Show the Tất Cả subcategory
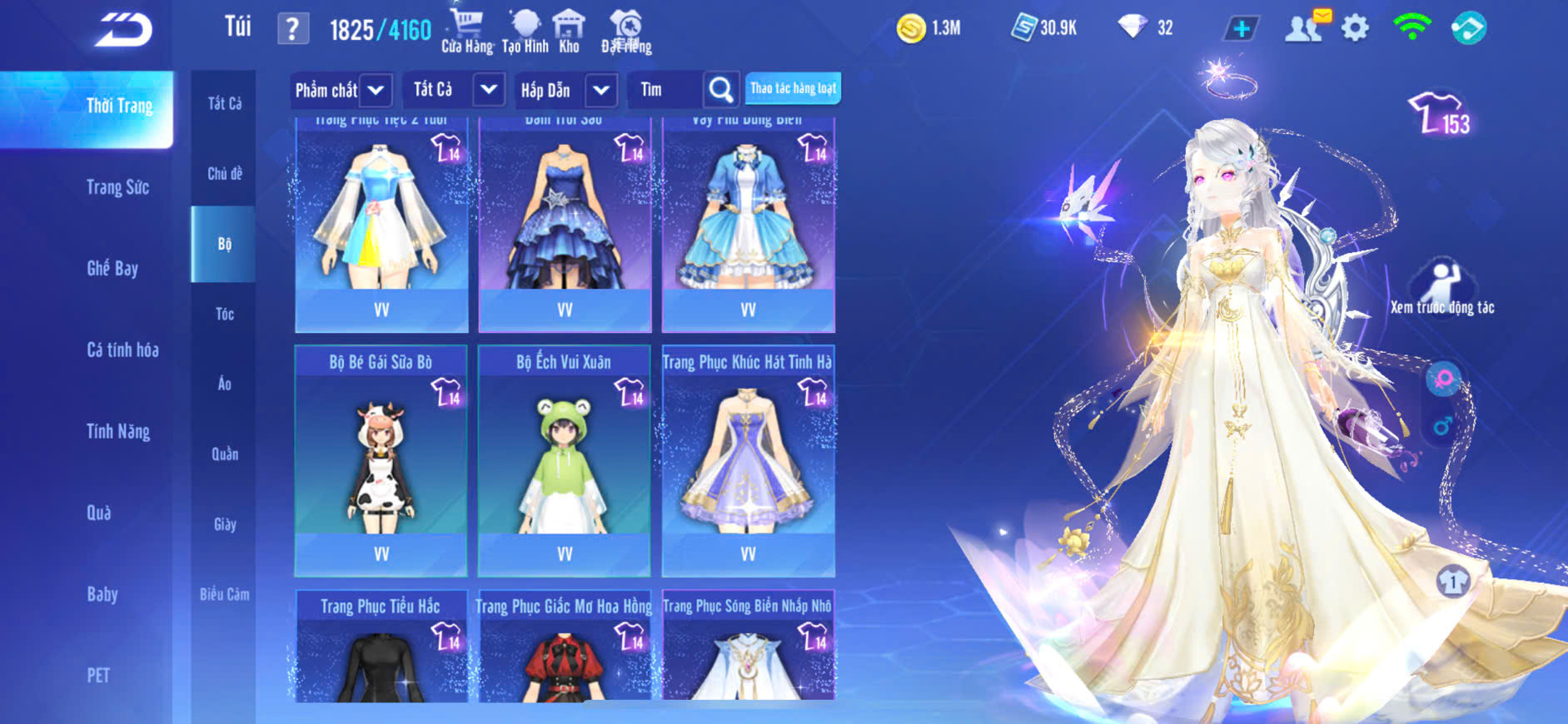This screenshot has width=1568, height=724. tap(225, 103)
